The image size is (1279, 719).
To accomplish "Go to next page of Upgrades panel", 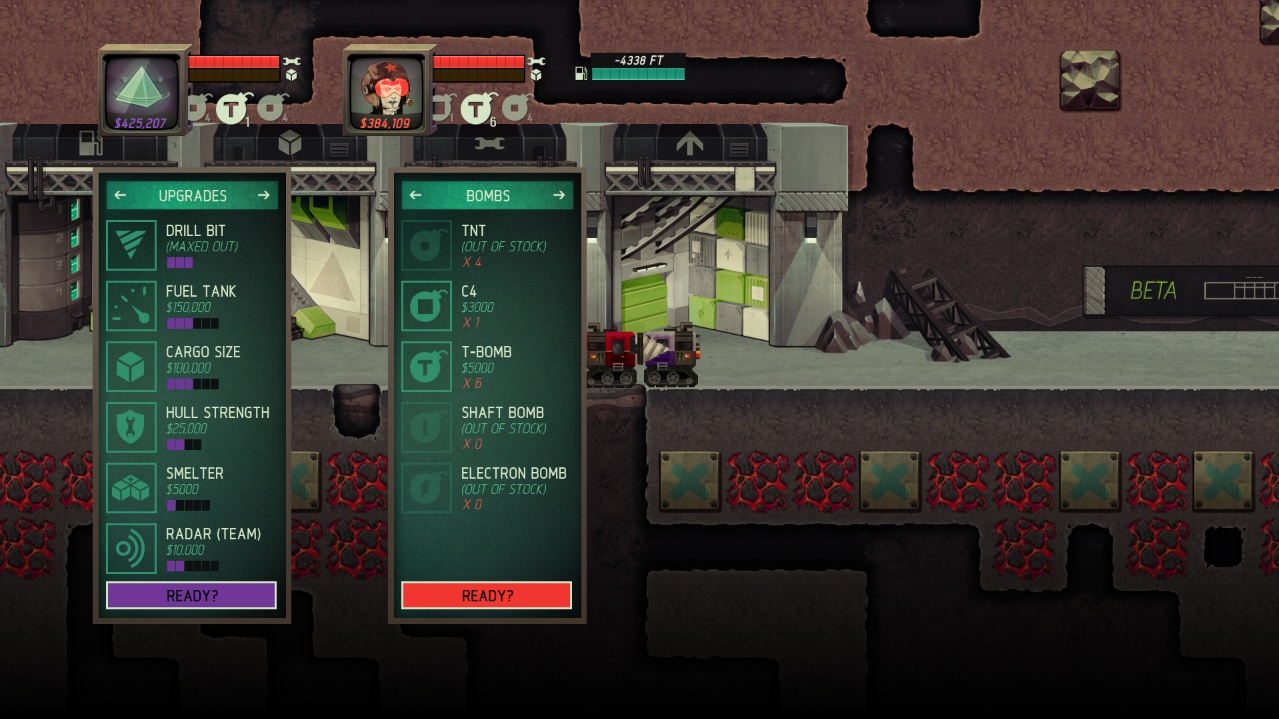I will click(264, 196).
